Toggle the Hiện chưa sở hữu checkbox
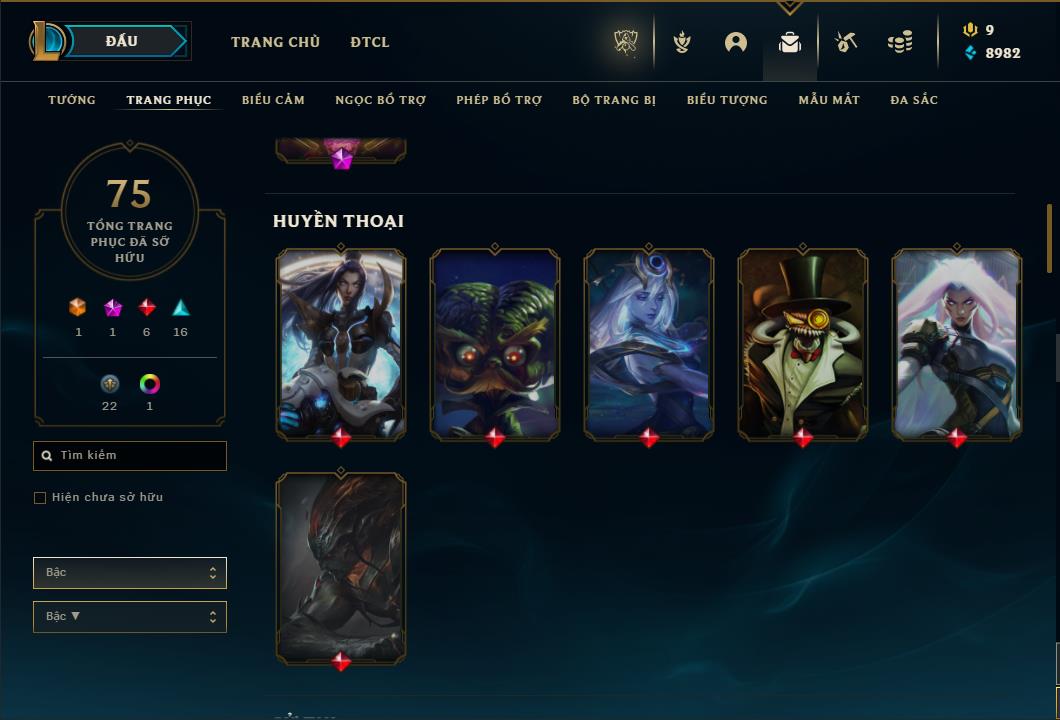 pyautogui.click(x=40, y=498)
